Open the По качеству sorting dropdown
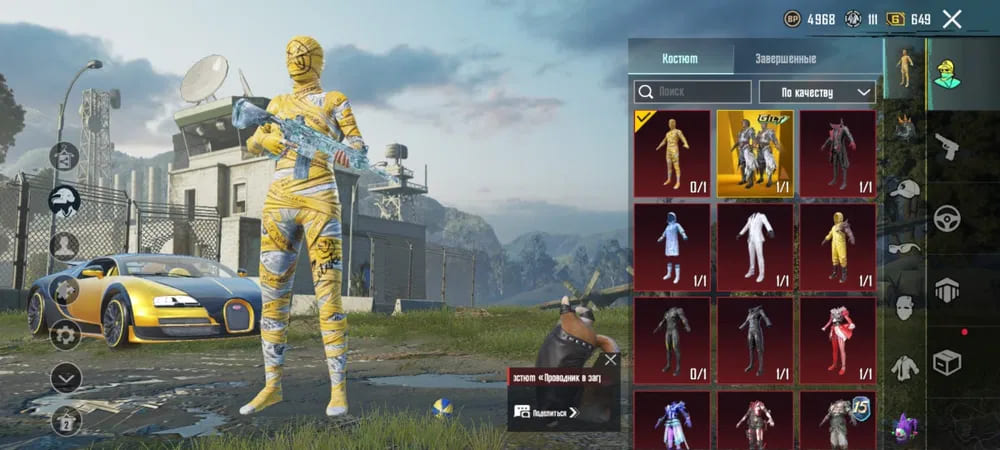The image size is (1000, 450). pos(817,92)
